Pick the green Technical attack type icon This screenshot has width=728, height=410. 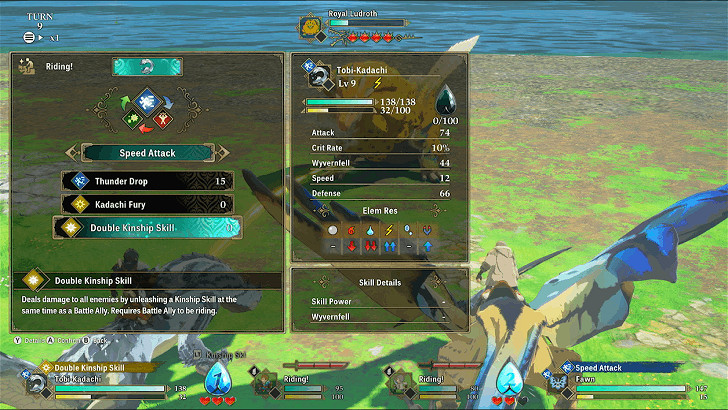pos(131,120)
